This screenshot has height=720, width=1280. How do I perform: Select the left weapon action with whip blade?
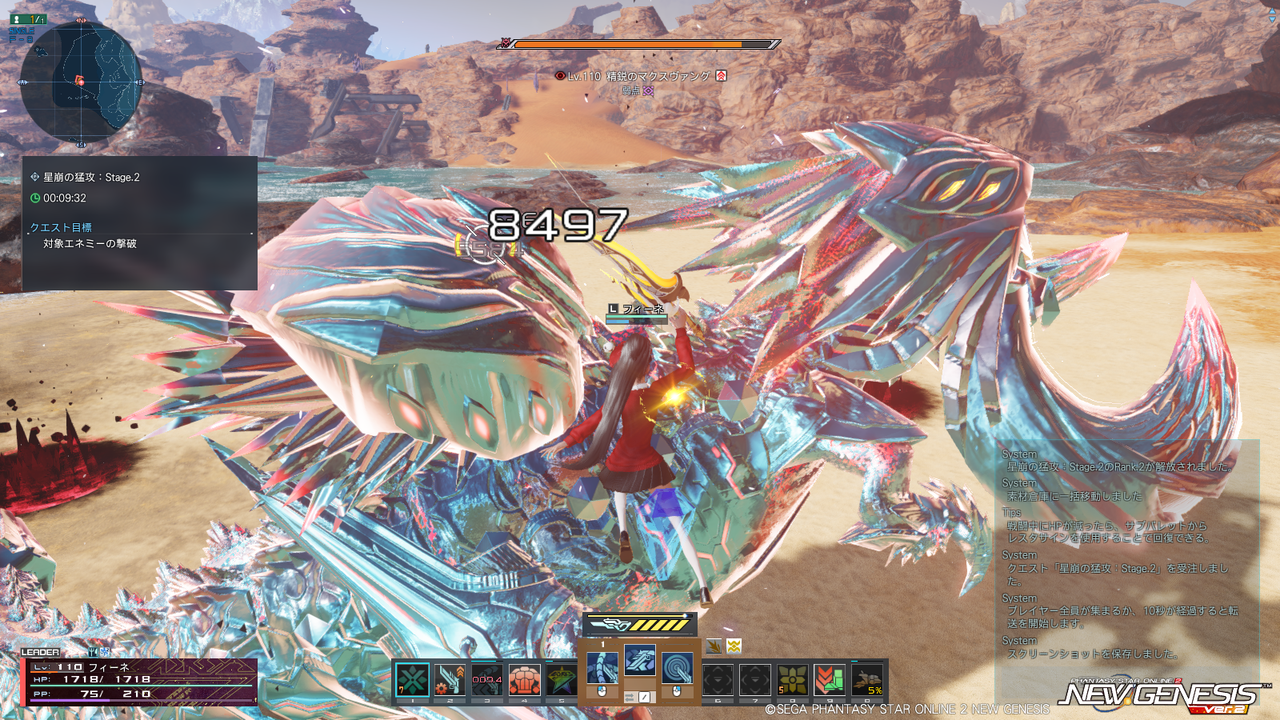click(x=602, y=668)
